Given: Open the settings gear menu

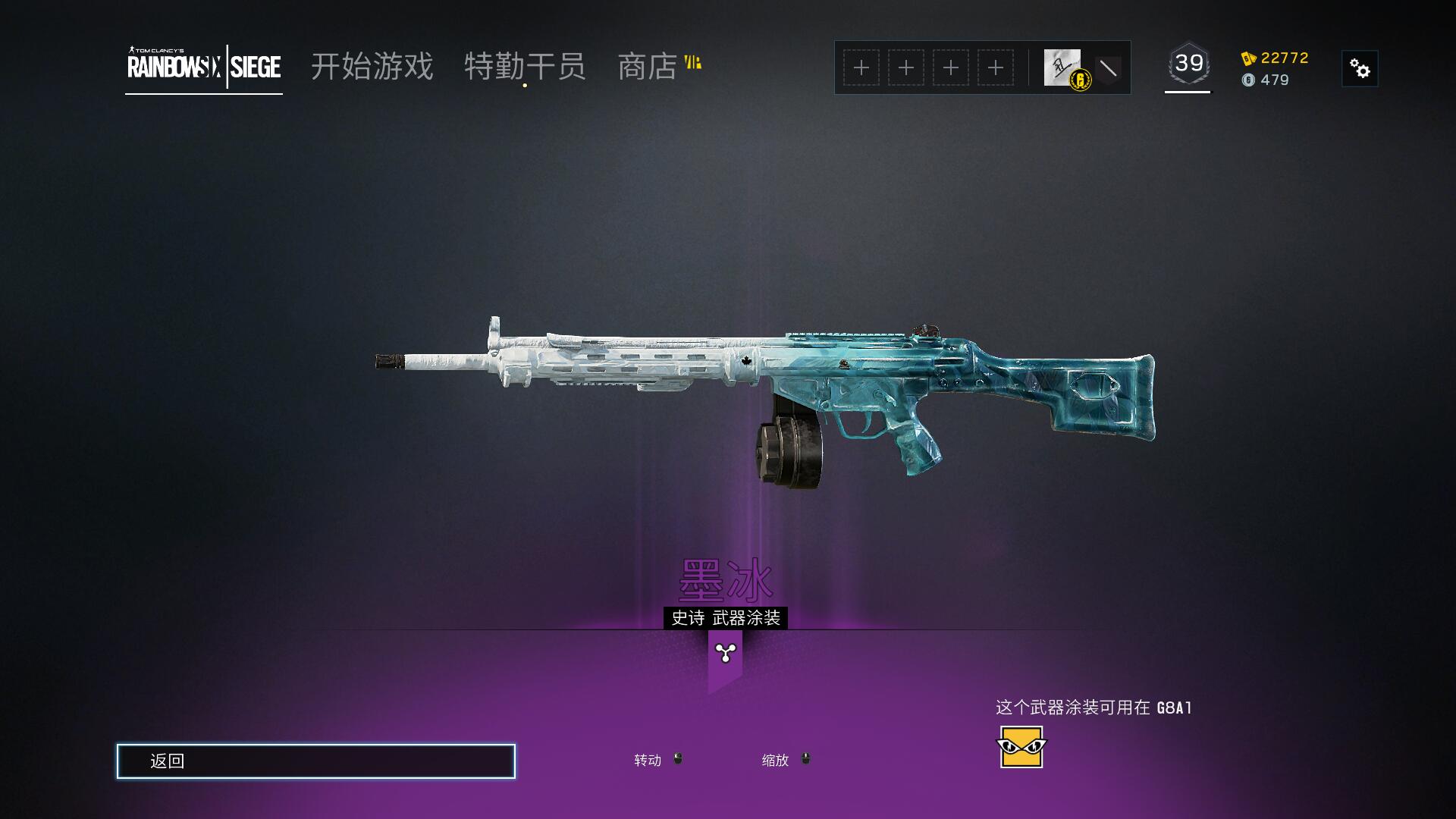Looking at the screenshot, I should 1360,68.
